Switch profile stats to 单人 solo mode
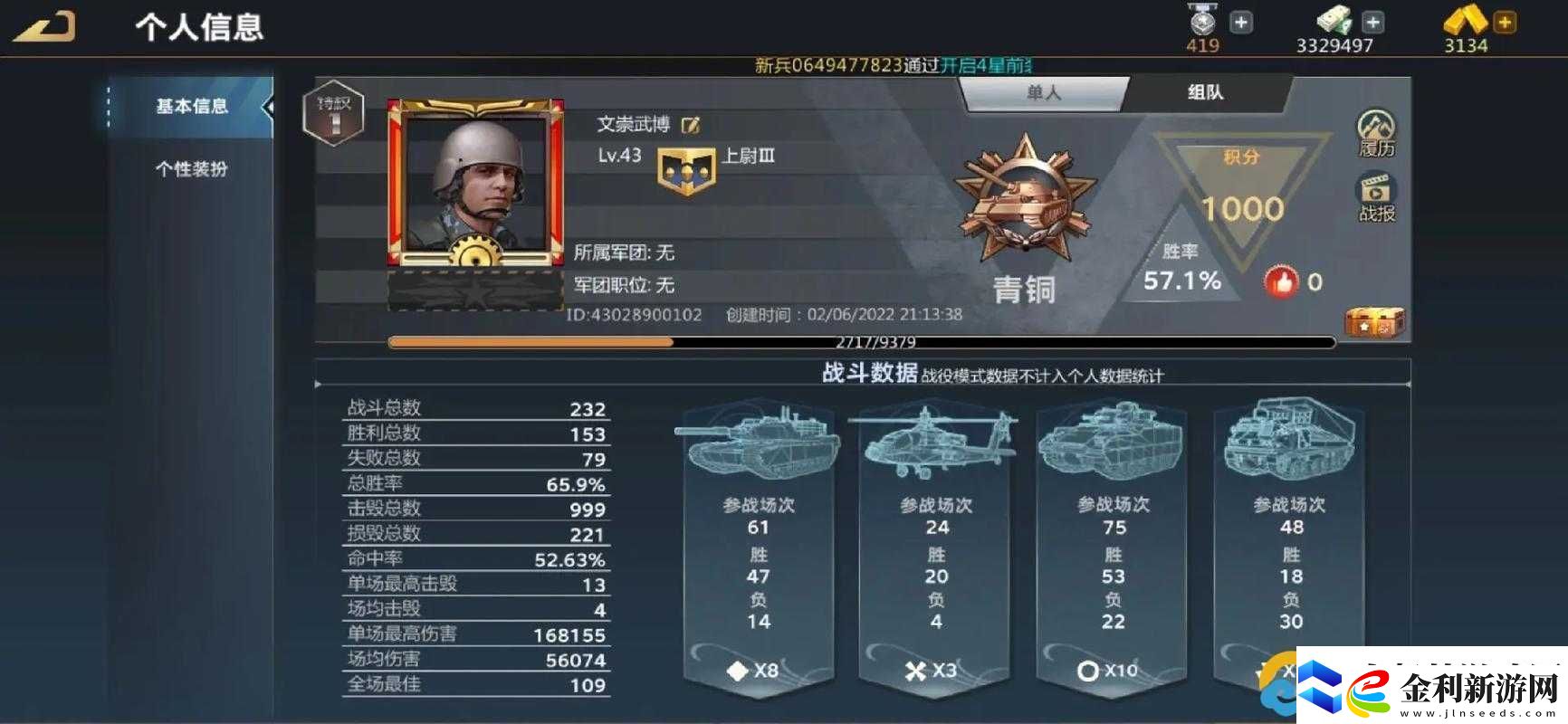The image size is (1568, 724). 1046,91
